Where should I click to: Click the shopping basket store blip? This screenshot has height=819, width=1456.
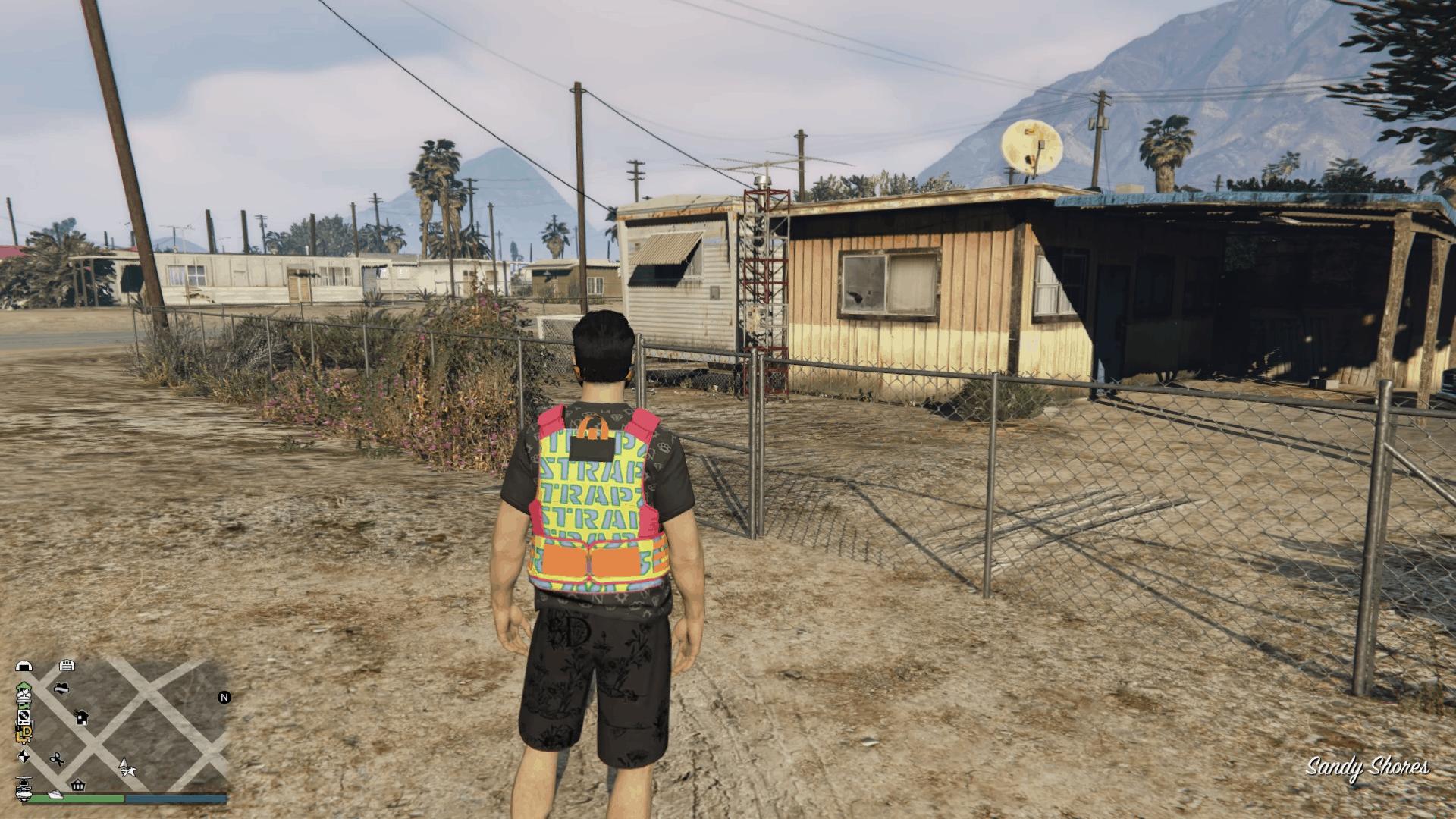coord(77,786)
